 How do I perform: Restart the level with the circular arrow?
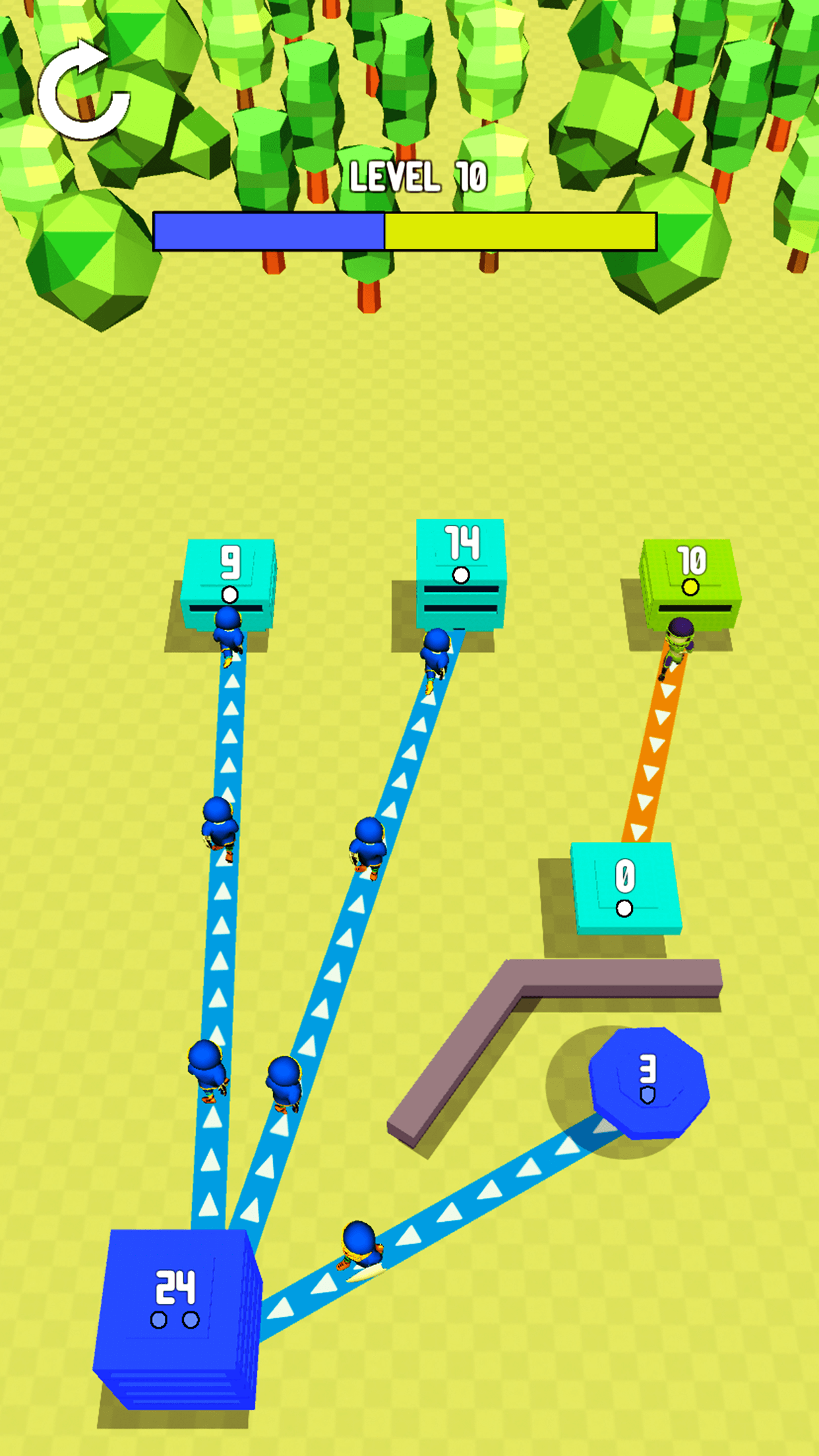[83, 91]
